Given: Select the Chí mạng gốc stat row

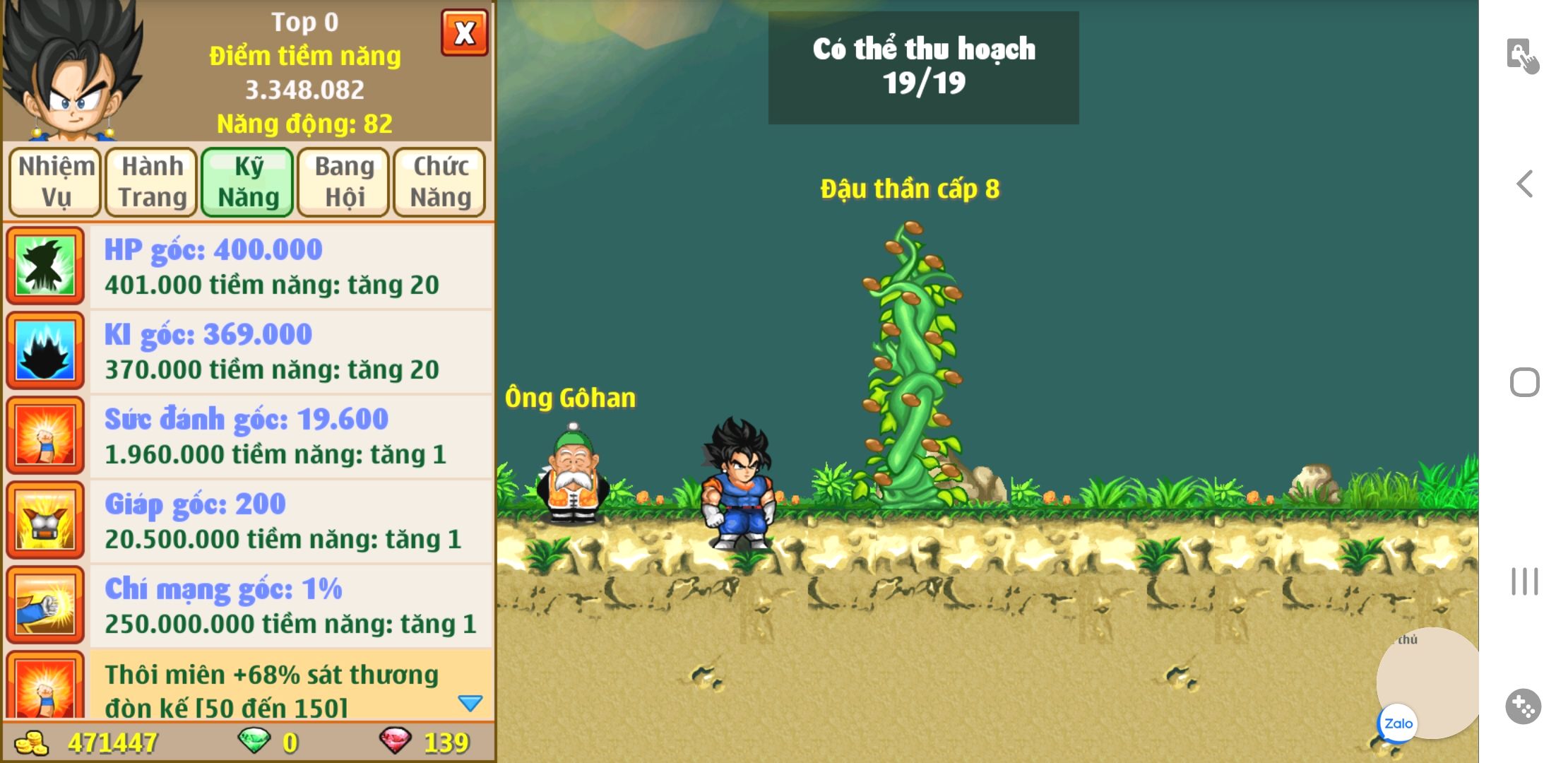Looking at the screenshot, I should pos(290,605).
